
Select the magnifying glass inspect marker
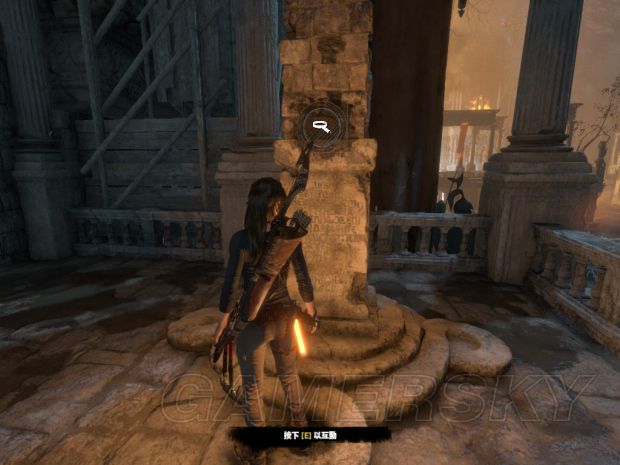pyautogui.click(x=322, y=125)
